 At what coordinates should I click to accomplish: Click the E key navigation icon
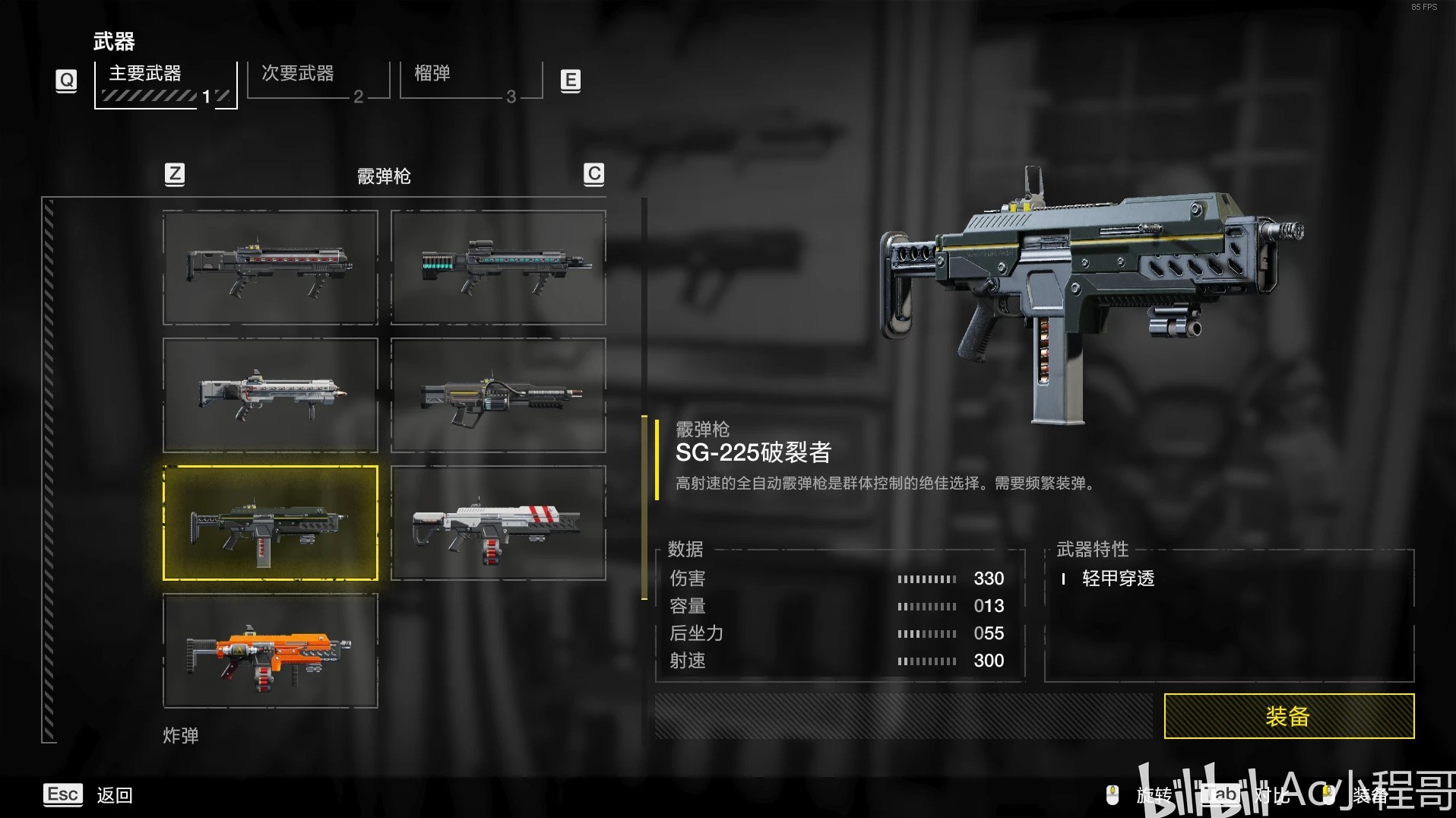tap(570, 80)
